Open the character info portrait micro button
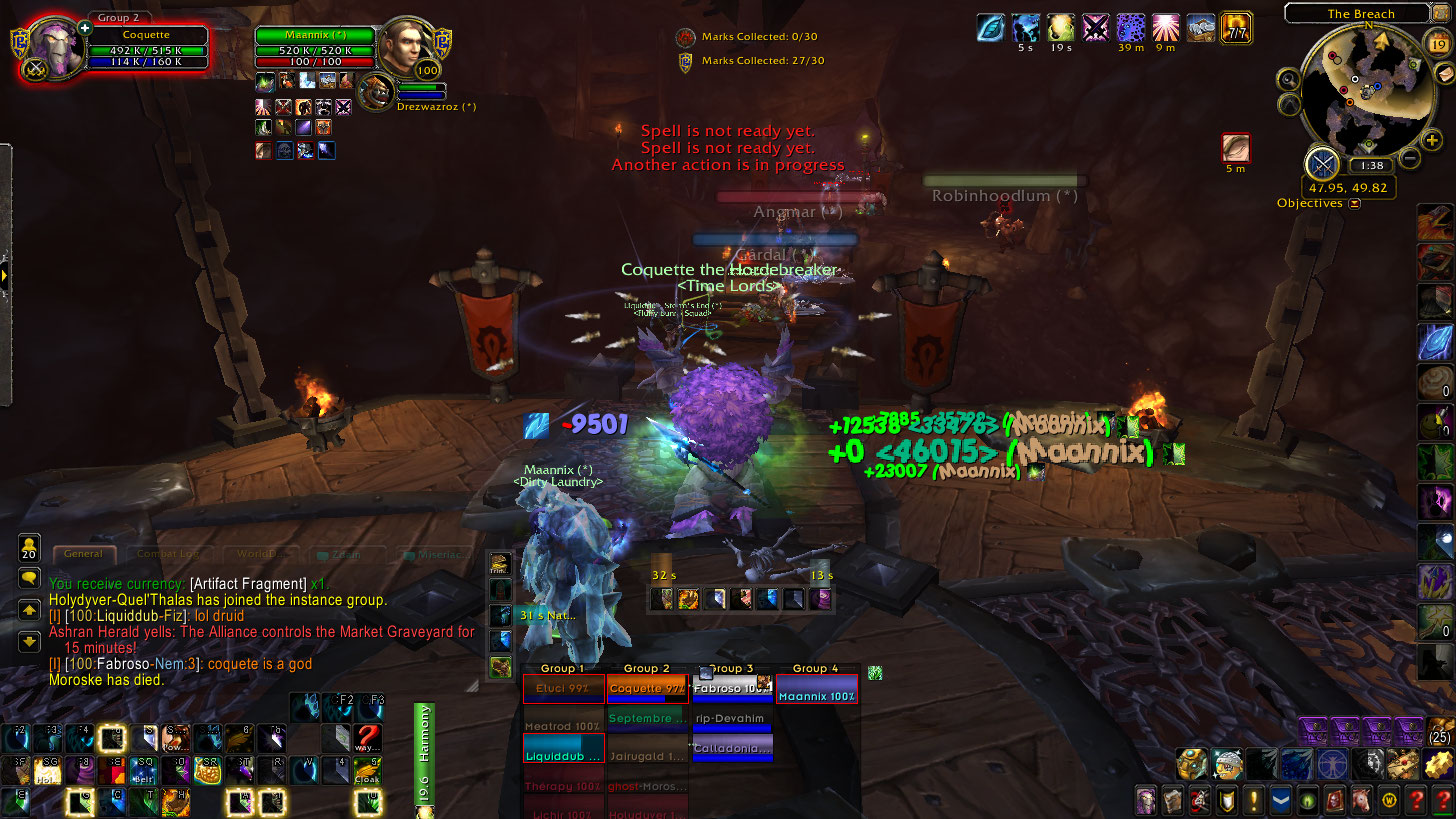Screen dimensions: 1456x819 click(x=1146, y=800)
